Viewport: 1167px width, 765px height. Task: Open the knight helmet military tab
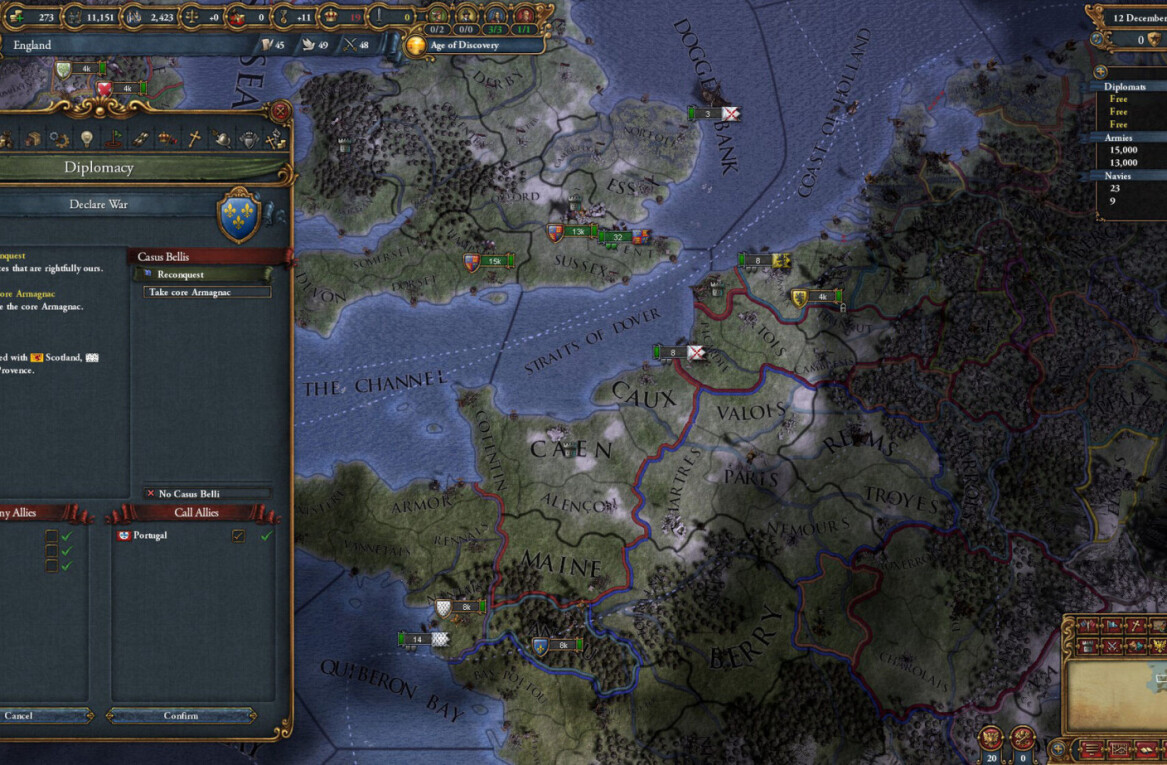coord(222,139)
